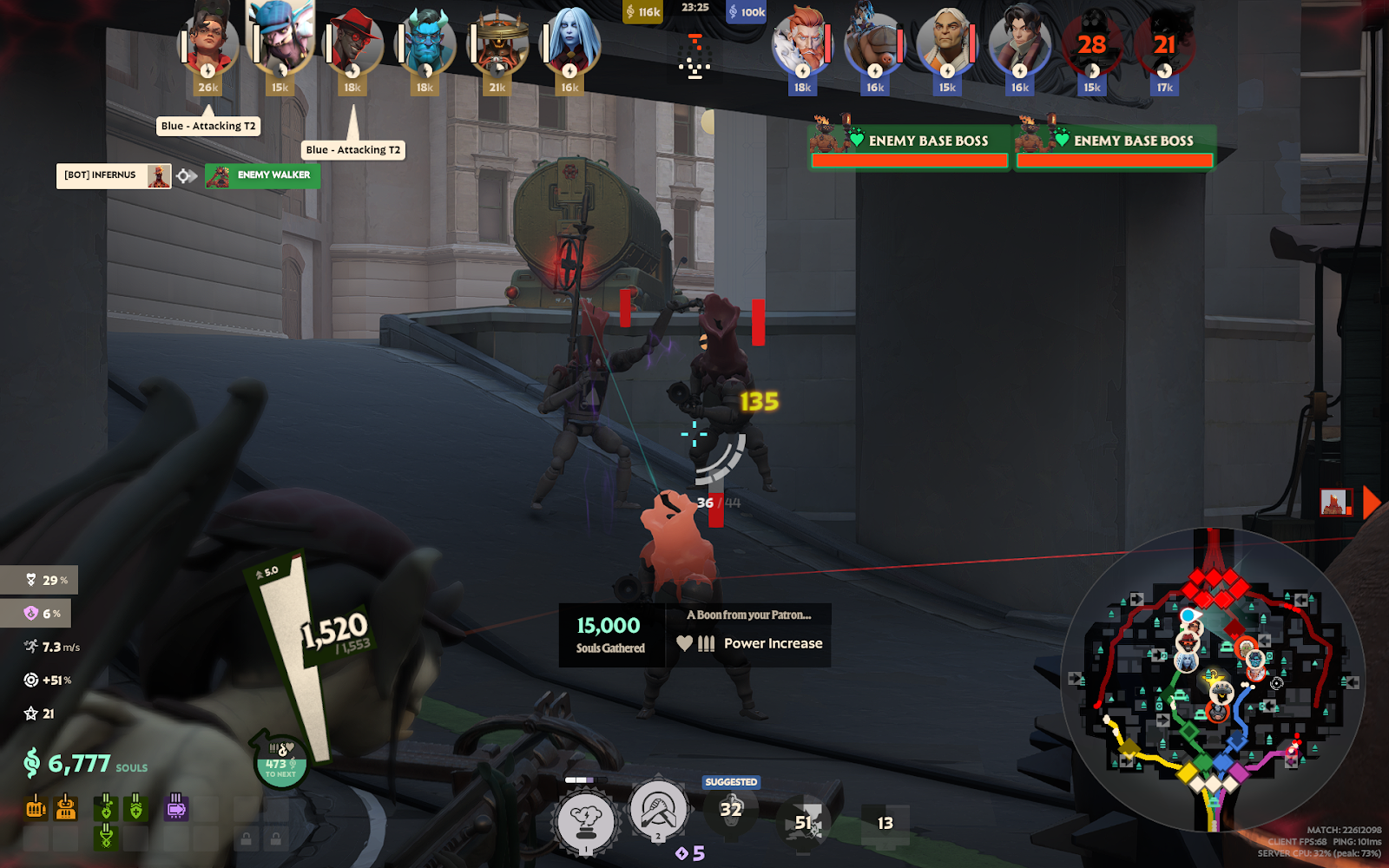Screen dimensions: 1389x868
Task: Use the clasped arms ability
Action: pos(658,811)
